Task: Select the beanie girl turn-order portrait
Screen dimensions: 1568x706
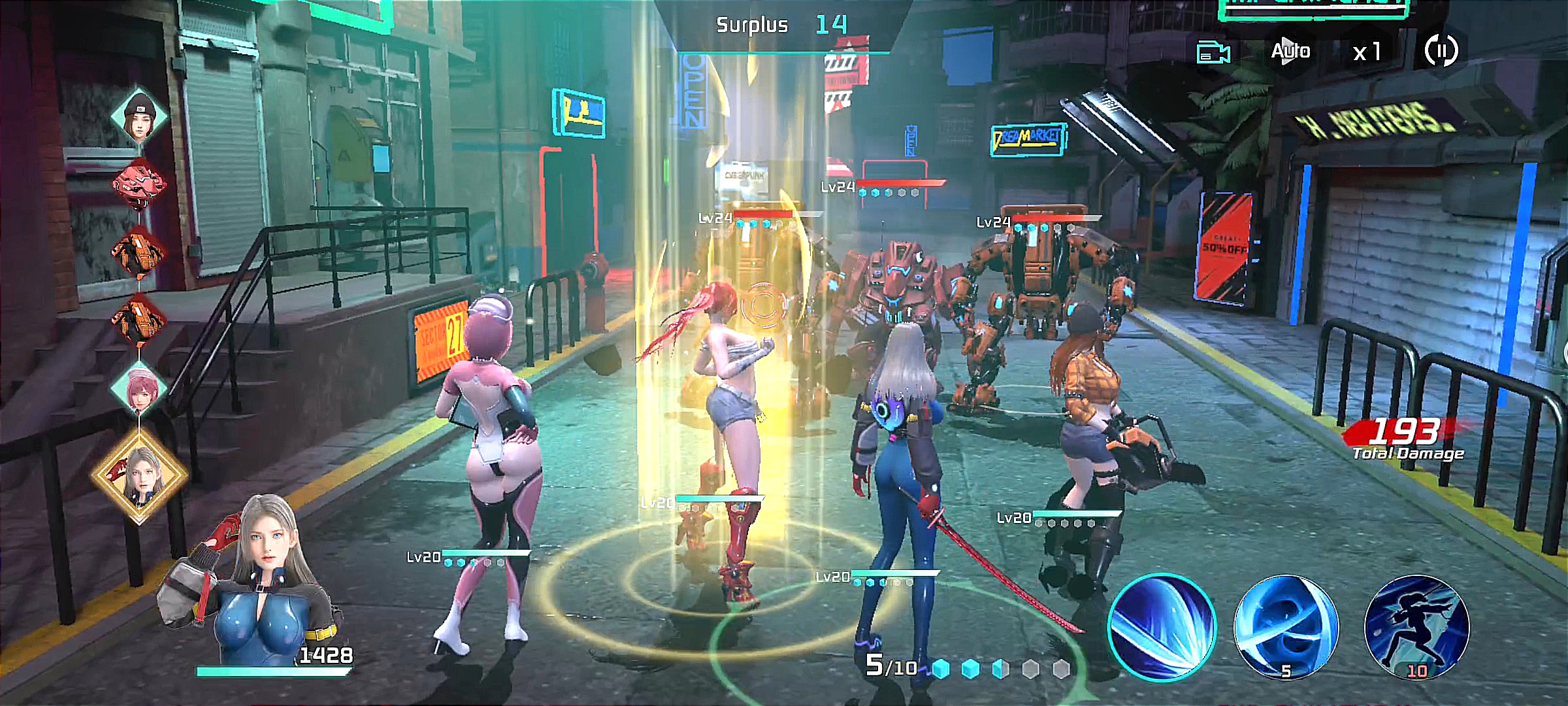Action: 139,118
